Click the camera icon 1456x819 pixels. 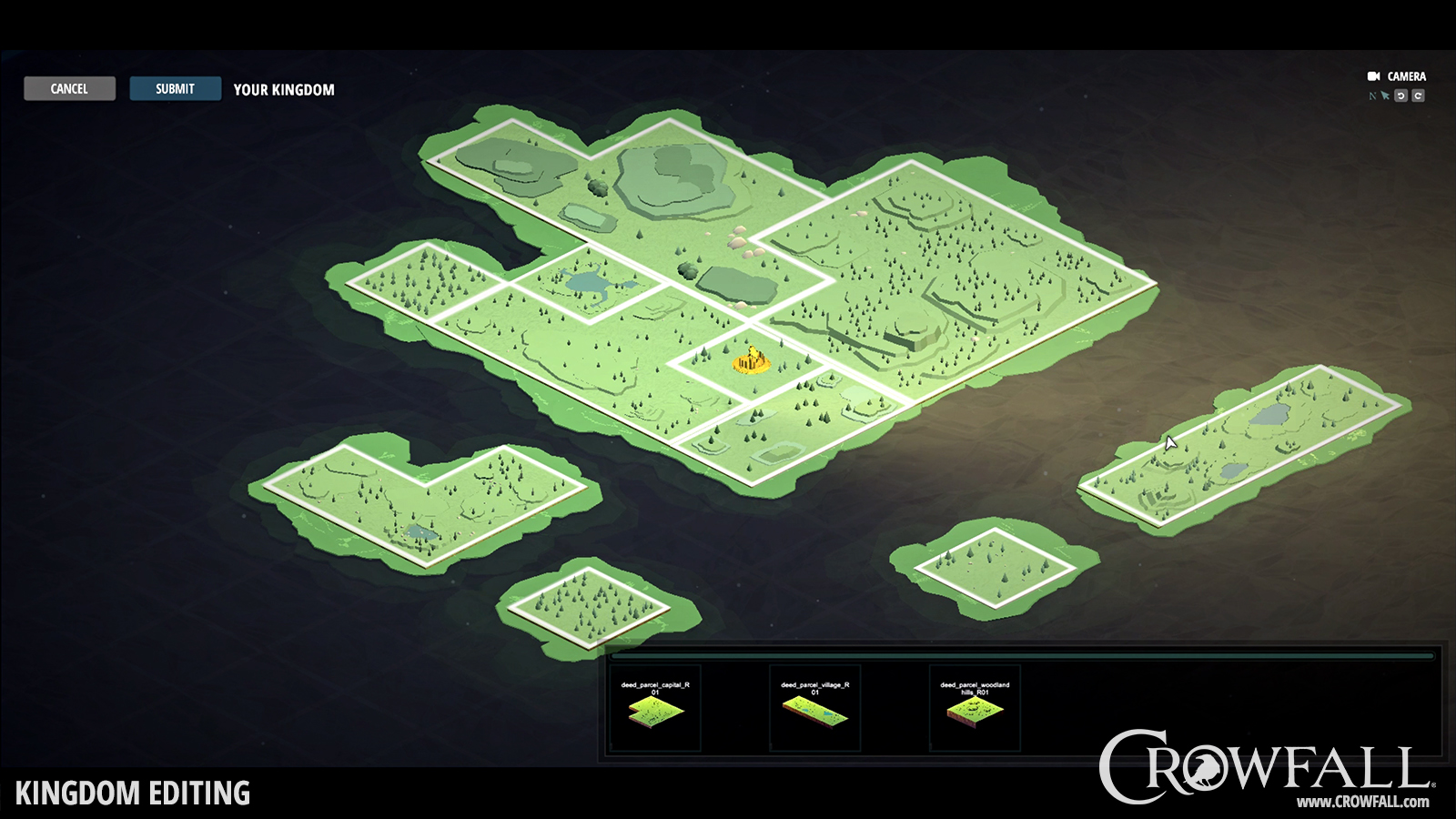point(1373,76)
